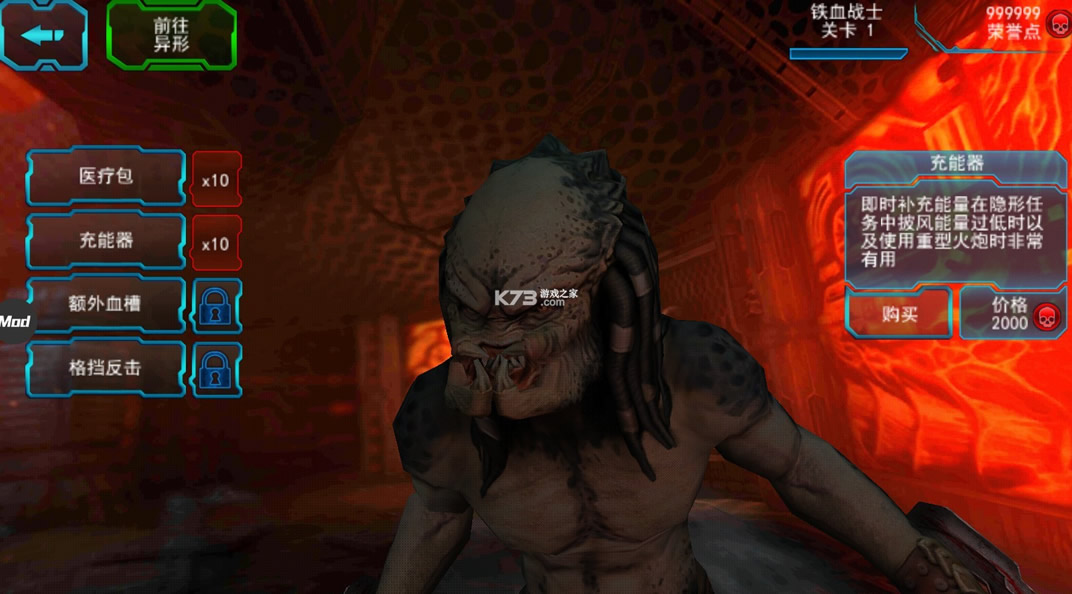Buy the item with 购买 button
This screenshot has width=1072, height=594.
coord(899,314)
